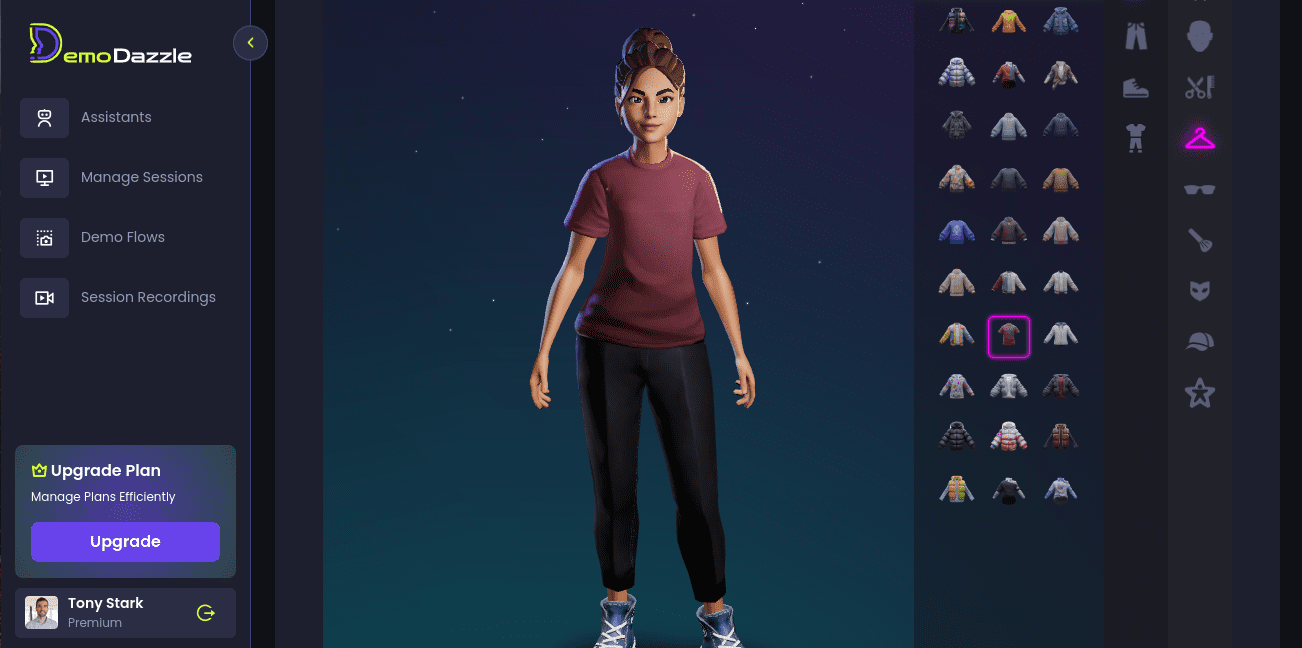Go to Manage Sessions
Image resolution: width=1302 pixels, height=648 pixels.
pyautogui.click(x=141, y=177)
